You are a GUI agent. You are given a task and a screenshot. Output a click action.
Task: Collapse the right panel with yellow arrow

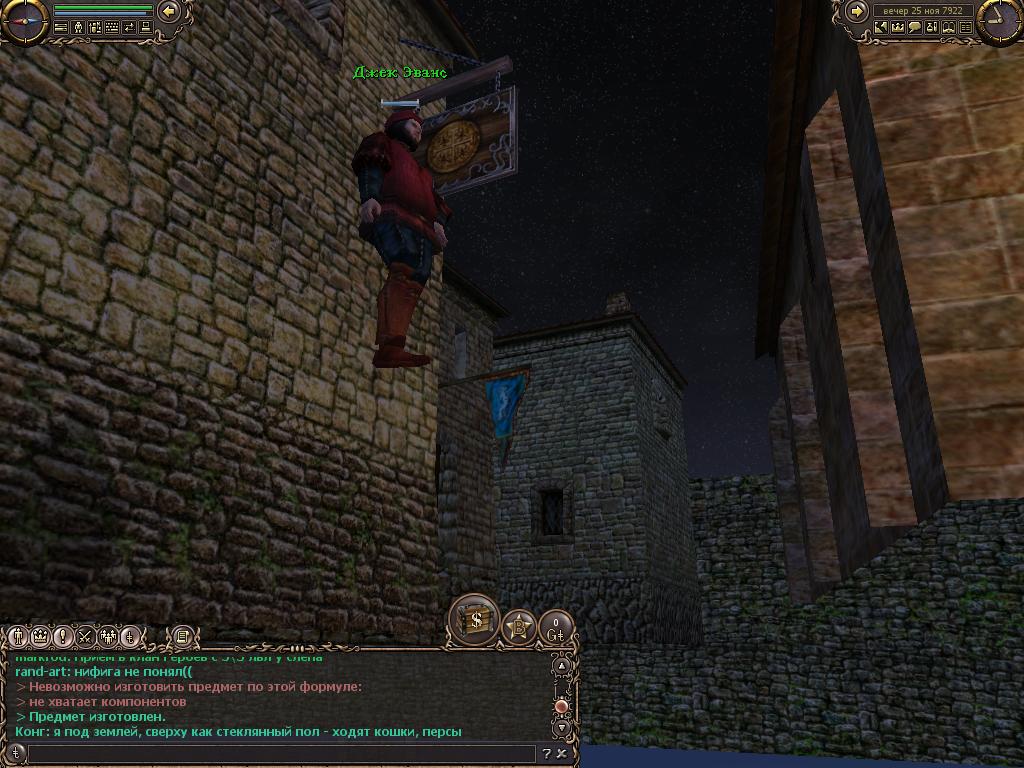857,12
